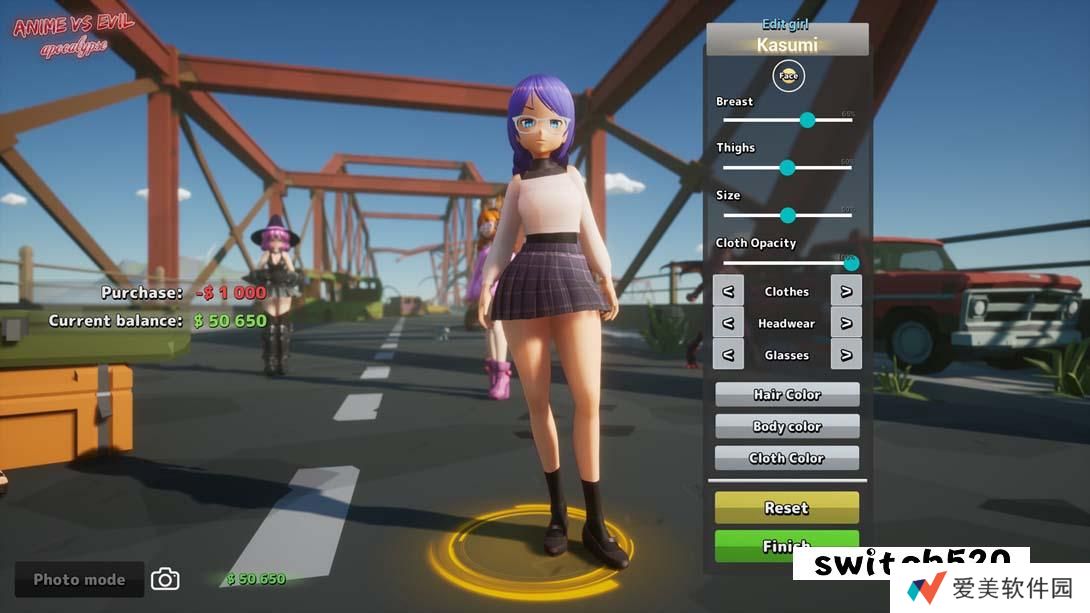
Task: Enter Photo mode
Action: coord(79,579)
